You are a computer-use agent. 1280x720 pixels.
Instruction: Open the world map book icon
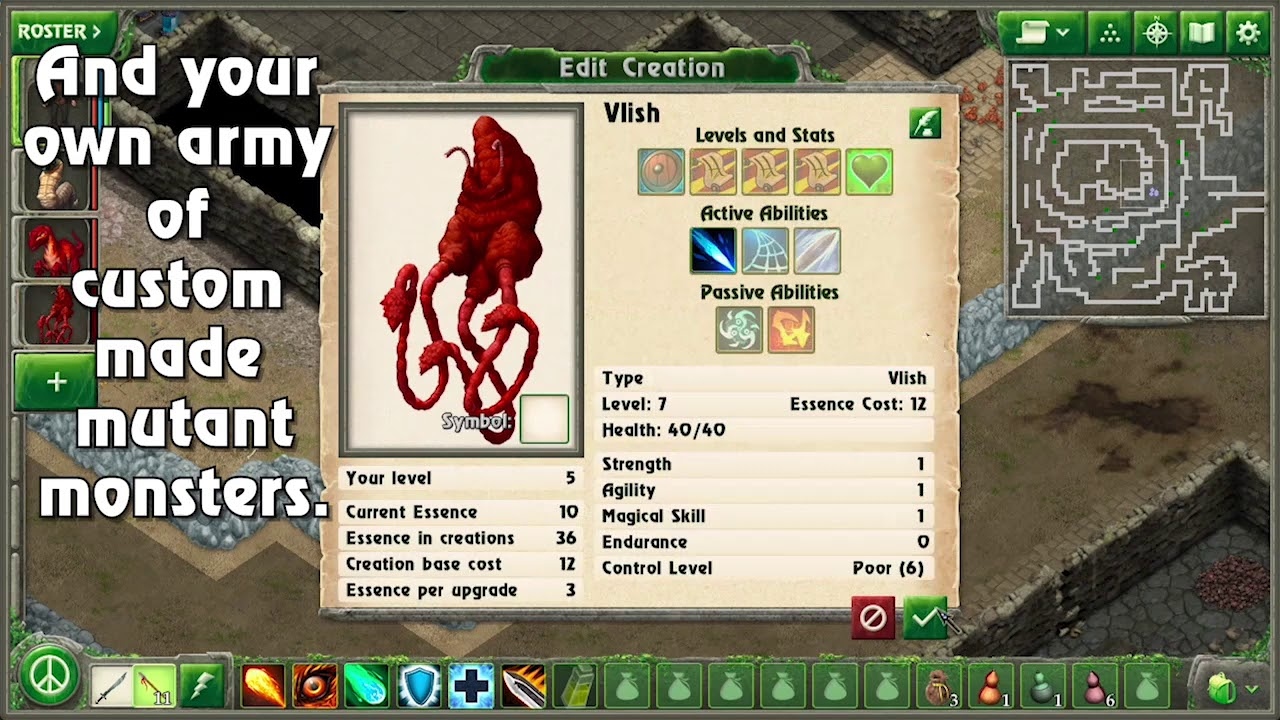pos(1201,33)
